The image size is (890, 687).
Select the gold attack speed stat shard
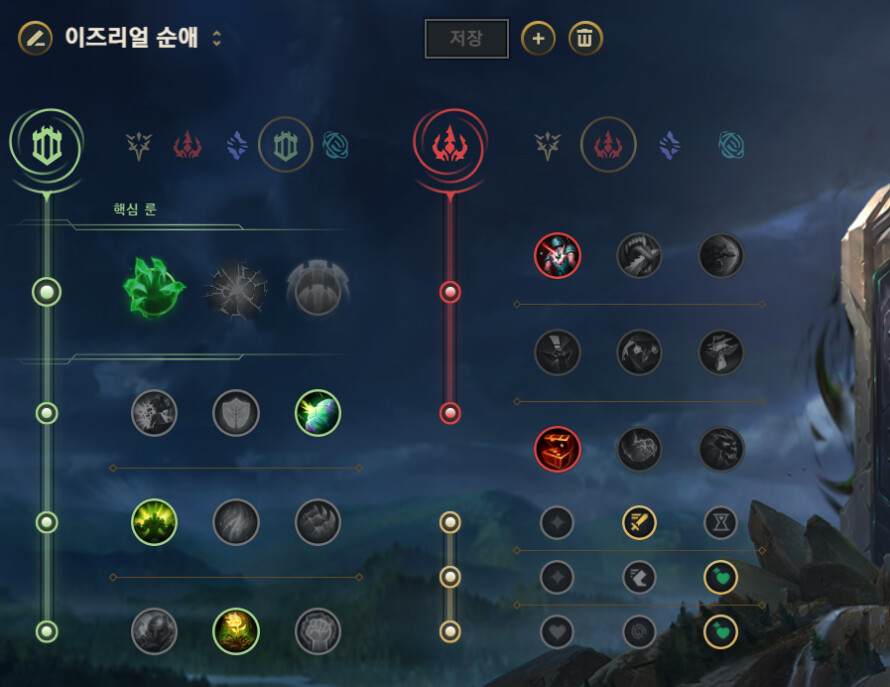click(x=639, y=522)
